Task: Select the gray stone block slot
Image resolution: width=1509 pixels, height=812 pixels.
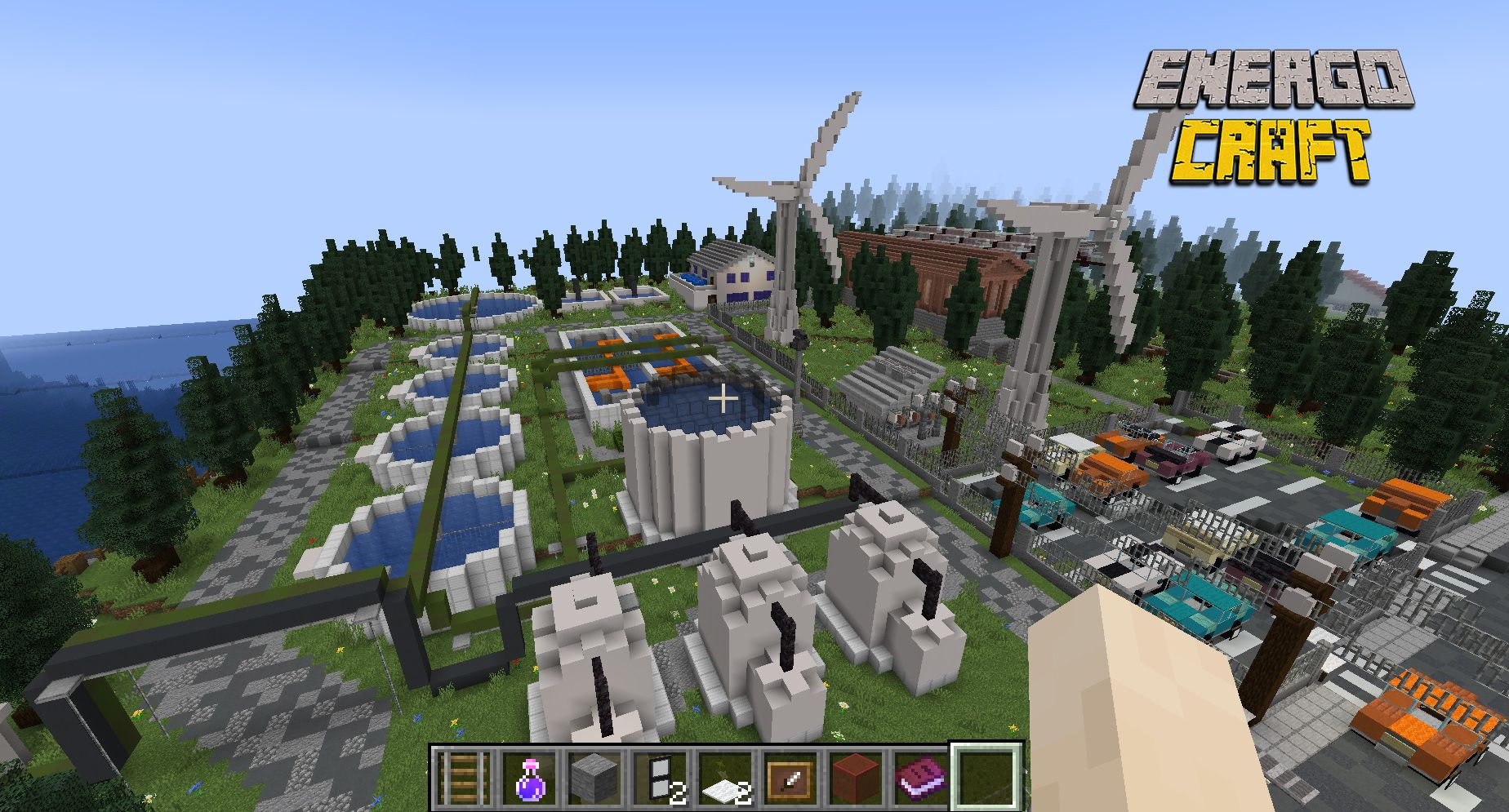Action: (594, 776)
